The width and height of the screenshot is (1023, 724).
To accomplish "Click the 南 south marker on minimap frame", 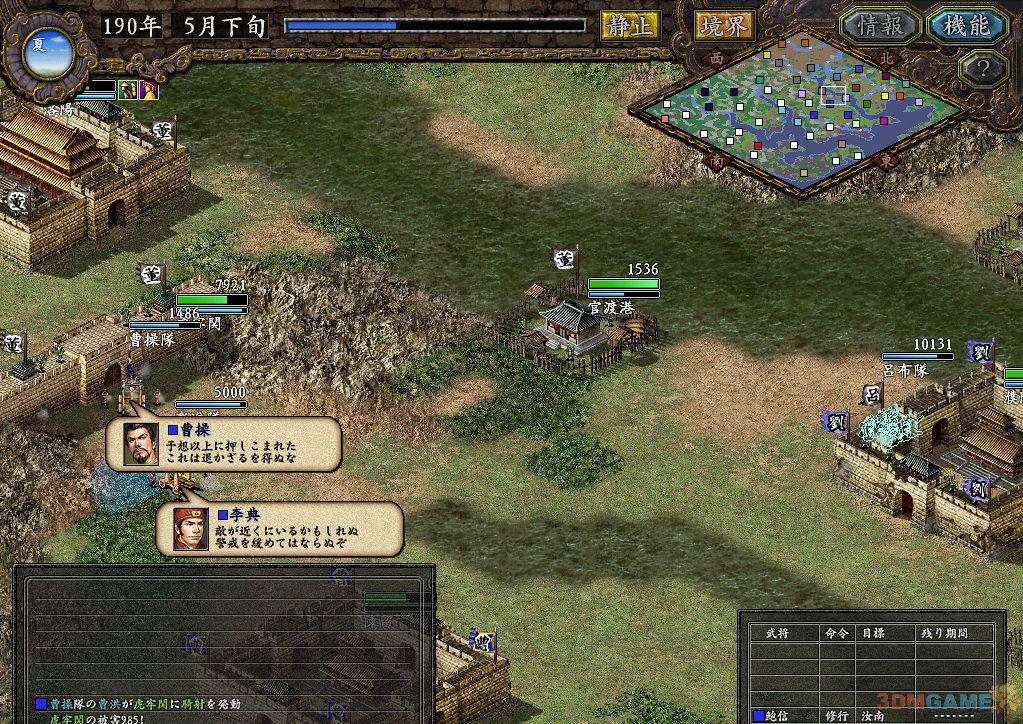I will point(716,159).
